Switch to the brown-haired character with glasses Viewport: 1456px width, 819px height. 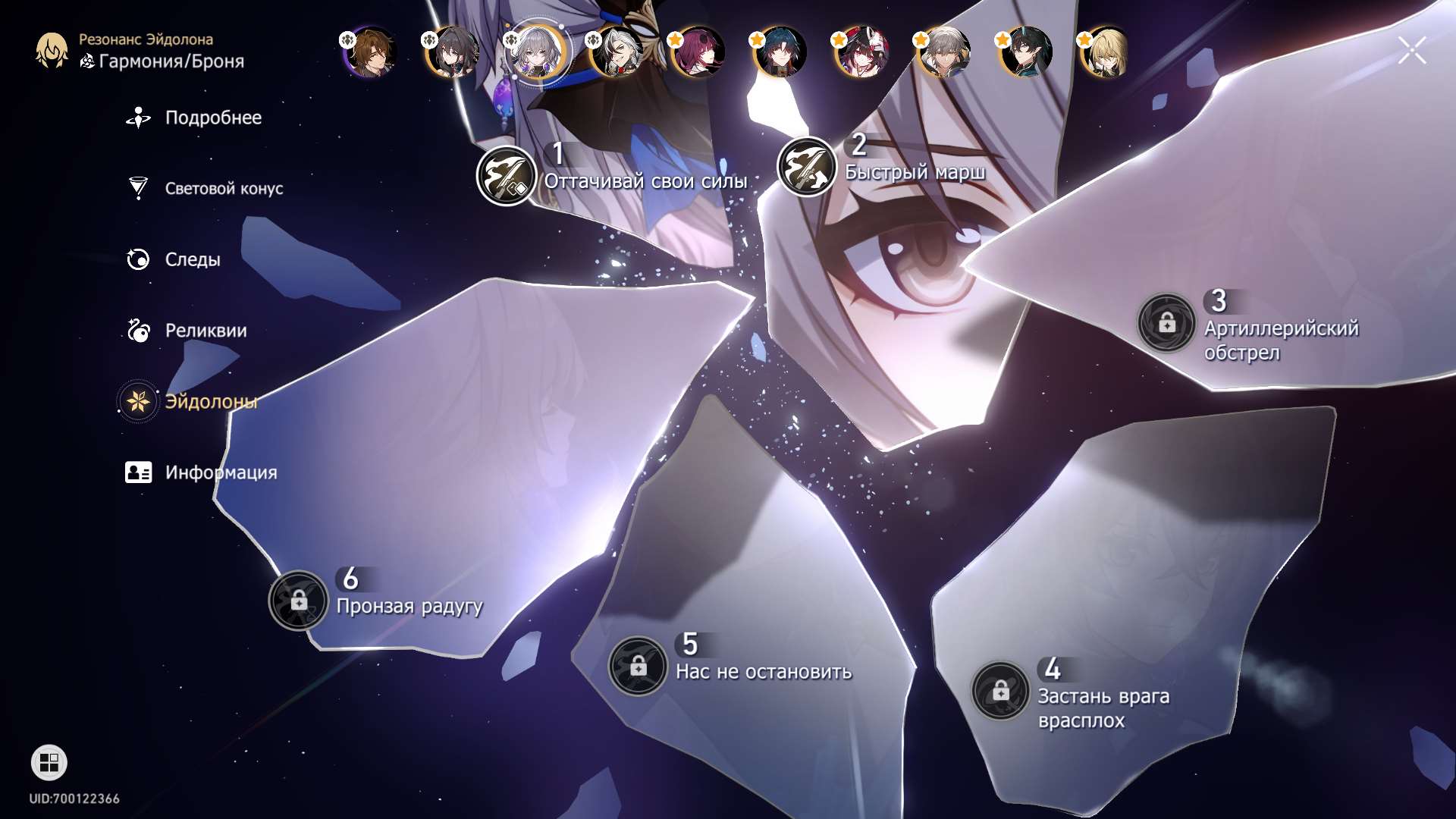click(371, 52)
